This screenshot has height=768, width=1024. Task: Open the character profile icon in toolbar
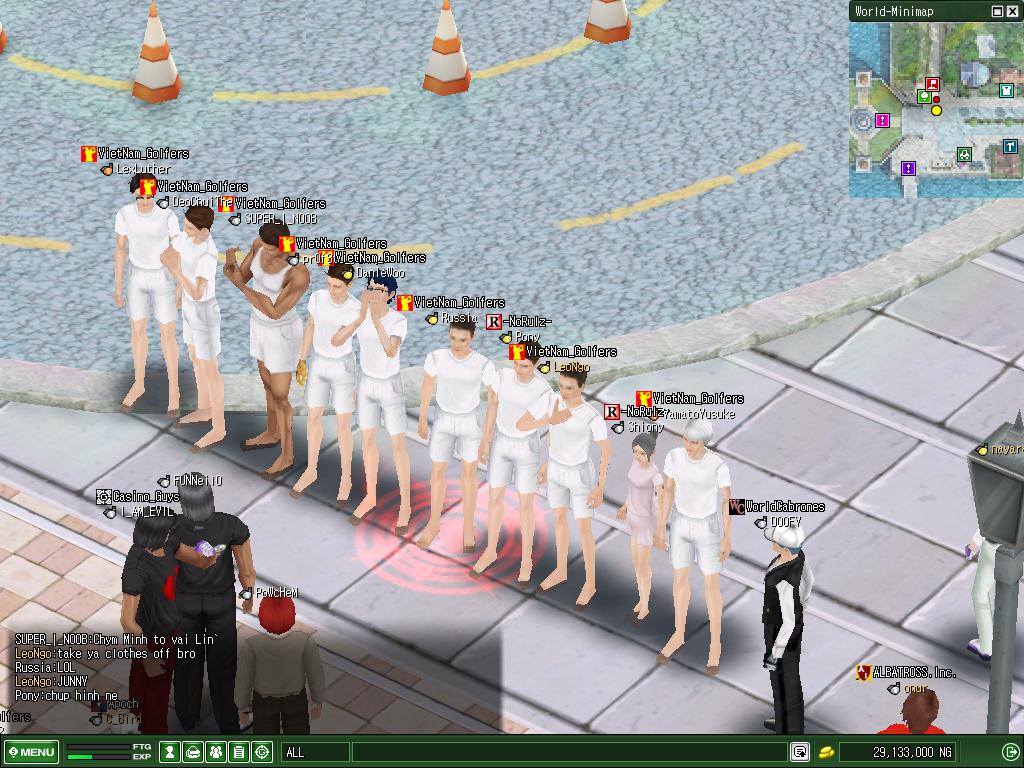point(172,752)
